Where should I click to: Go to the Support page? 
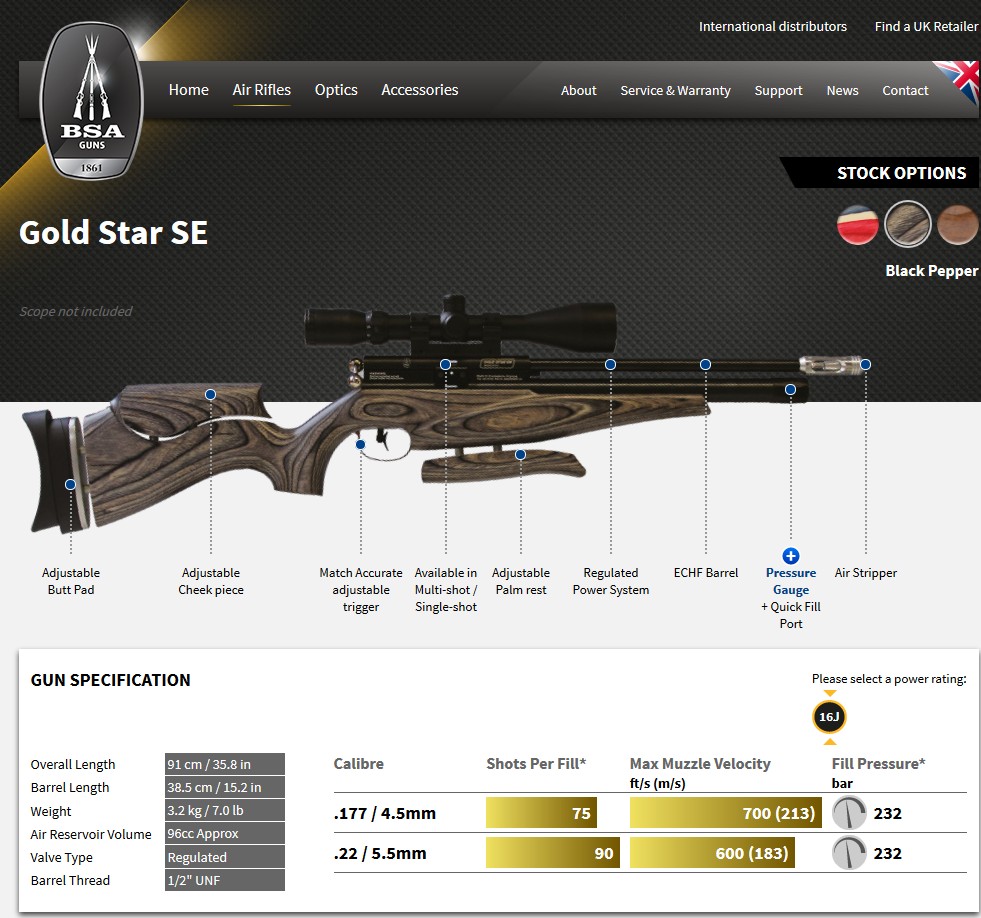[778, 91]
